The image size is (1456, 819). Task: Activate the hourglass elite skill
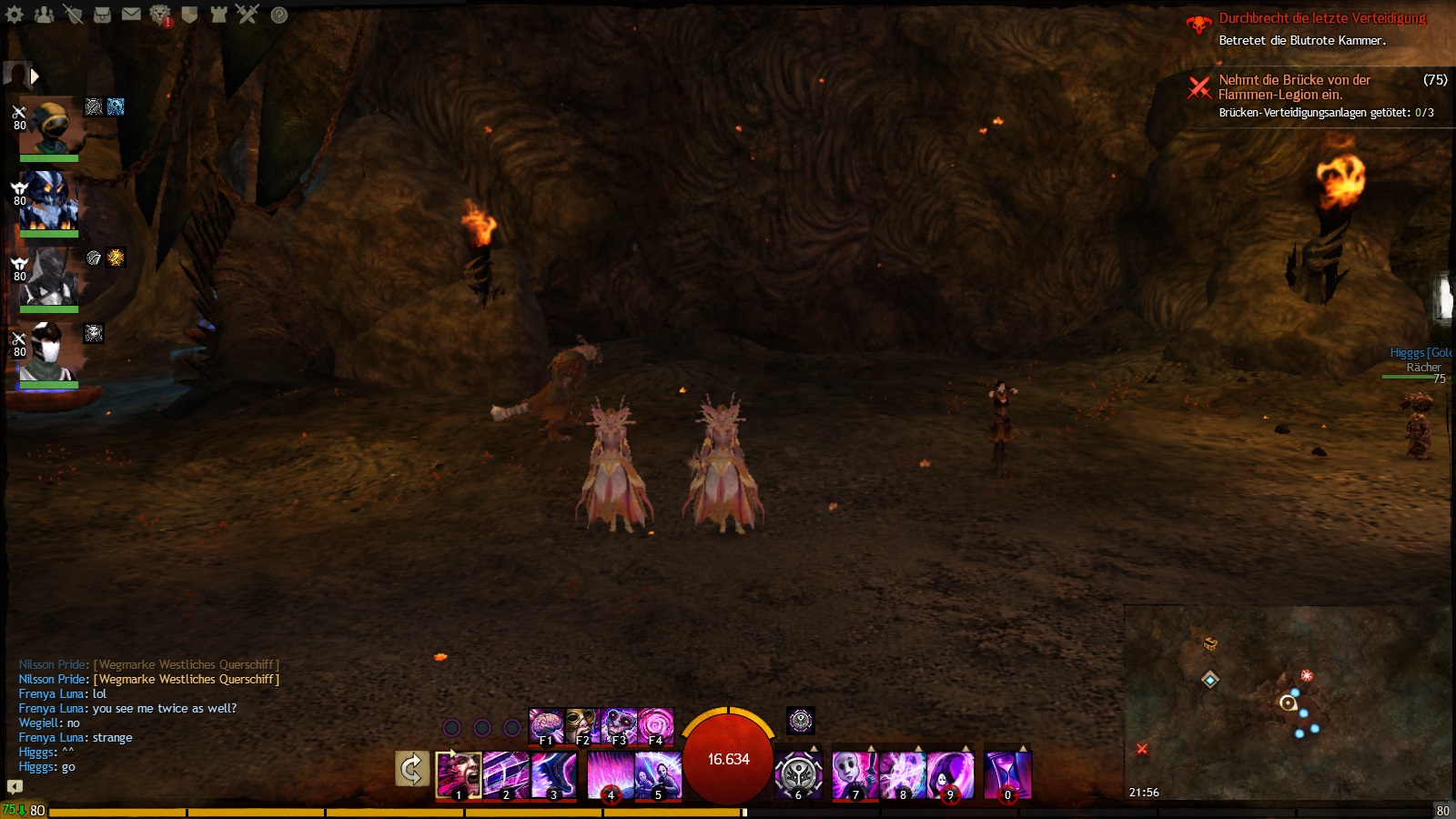[x=1007, y=774]
